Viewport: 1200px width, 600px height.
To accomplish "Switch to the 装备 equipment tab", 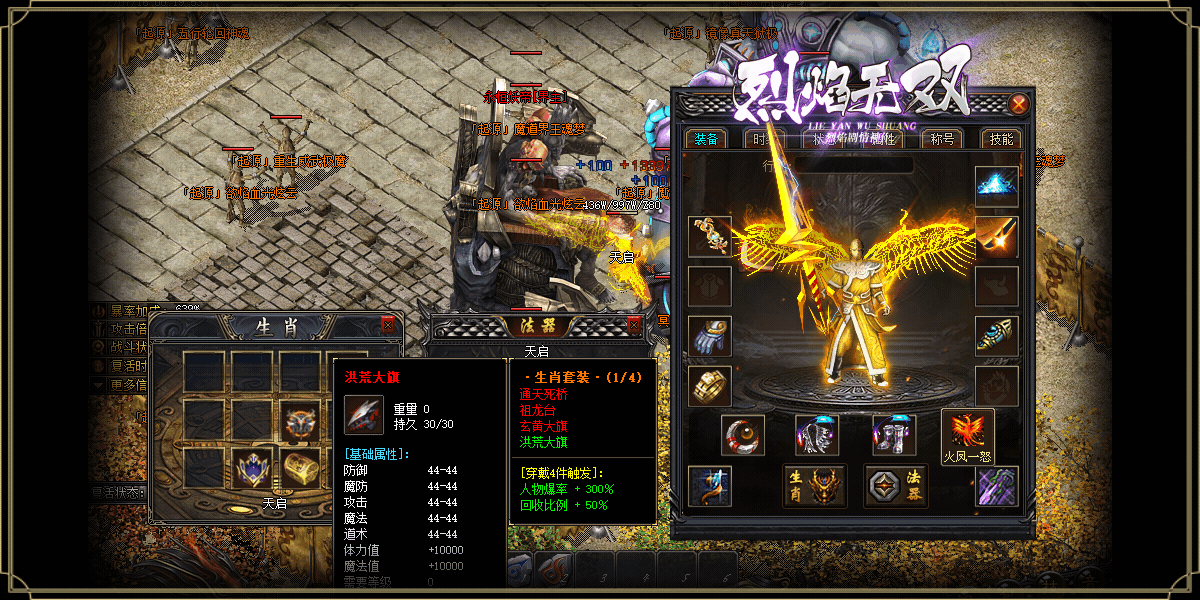I will click(x=706, y=139).
